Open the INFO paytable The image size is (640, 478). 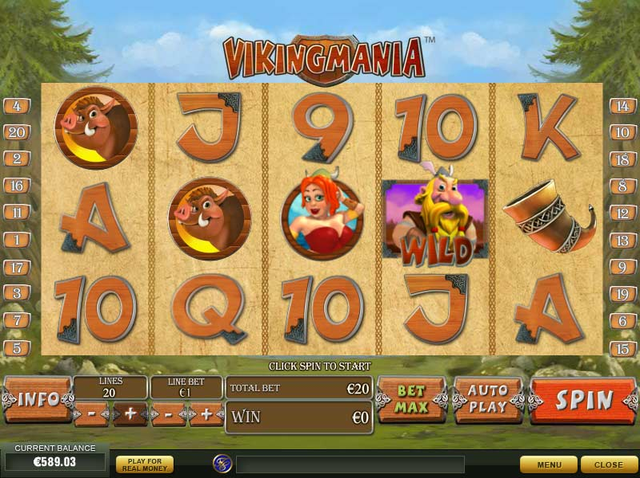pyautogui.click(x=36, y=400)
